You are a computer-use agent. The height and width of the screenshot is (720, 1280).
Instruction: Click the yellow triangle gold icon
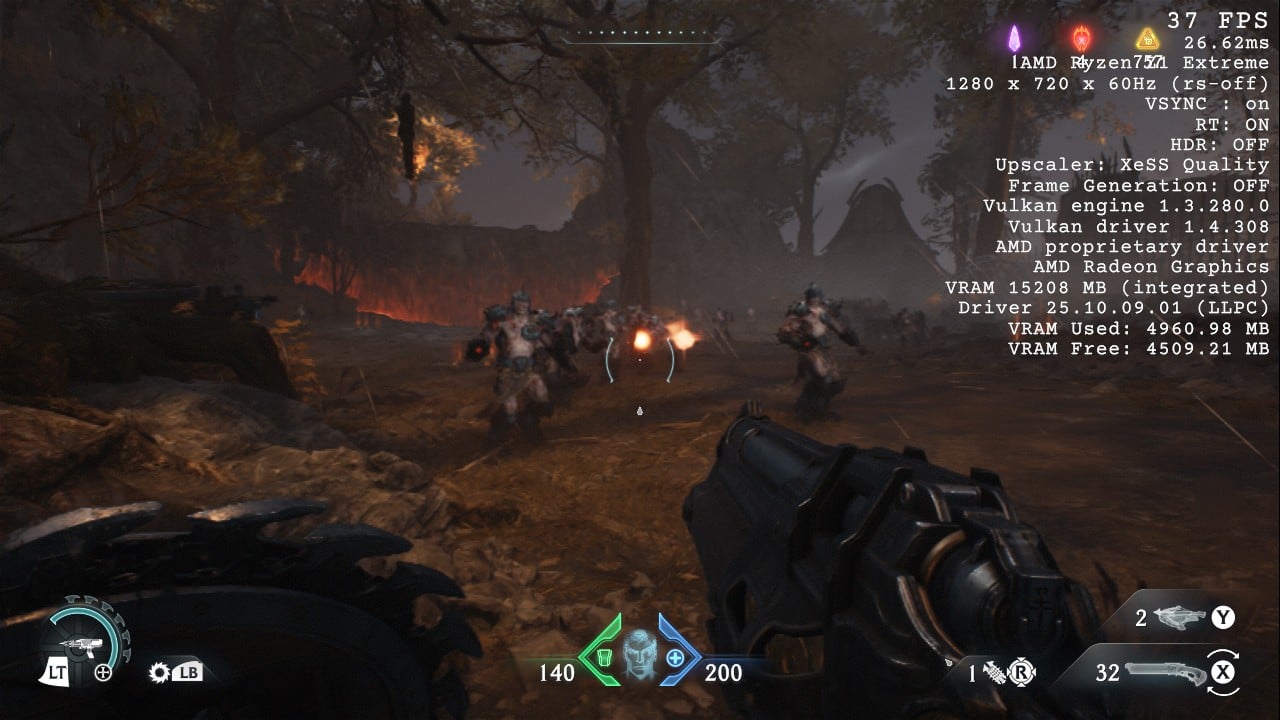1147,39
